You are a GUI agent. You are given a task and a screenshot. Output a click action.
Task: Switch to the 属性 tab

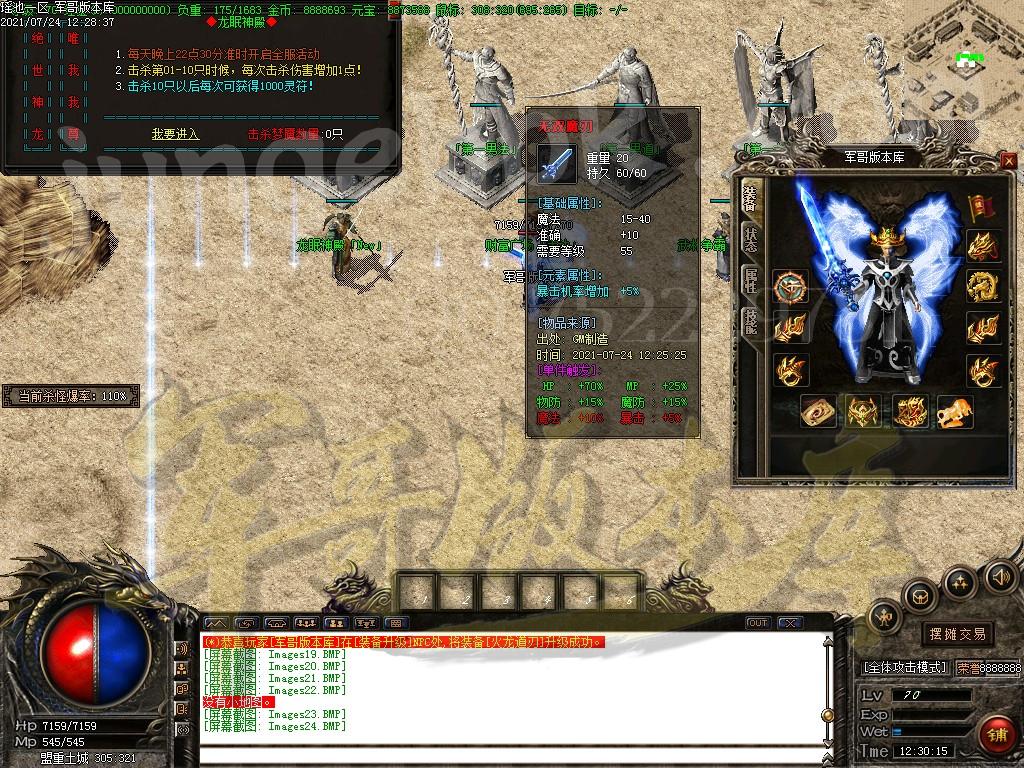coord(749,280)
